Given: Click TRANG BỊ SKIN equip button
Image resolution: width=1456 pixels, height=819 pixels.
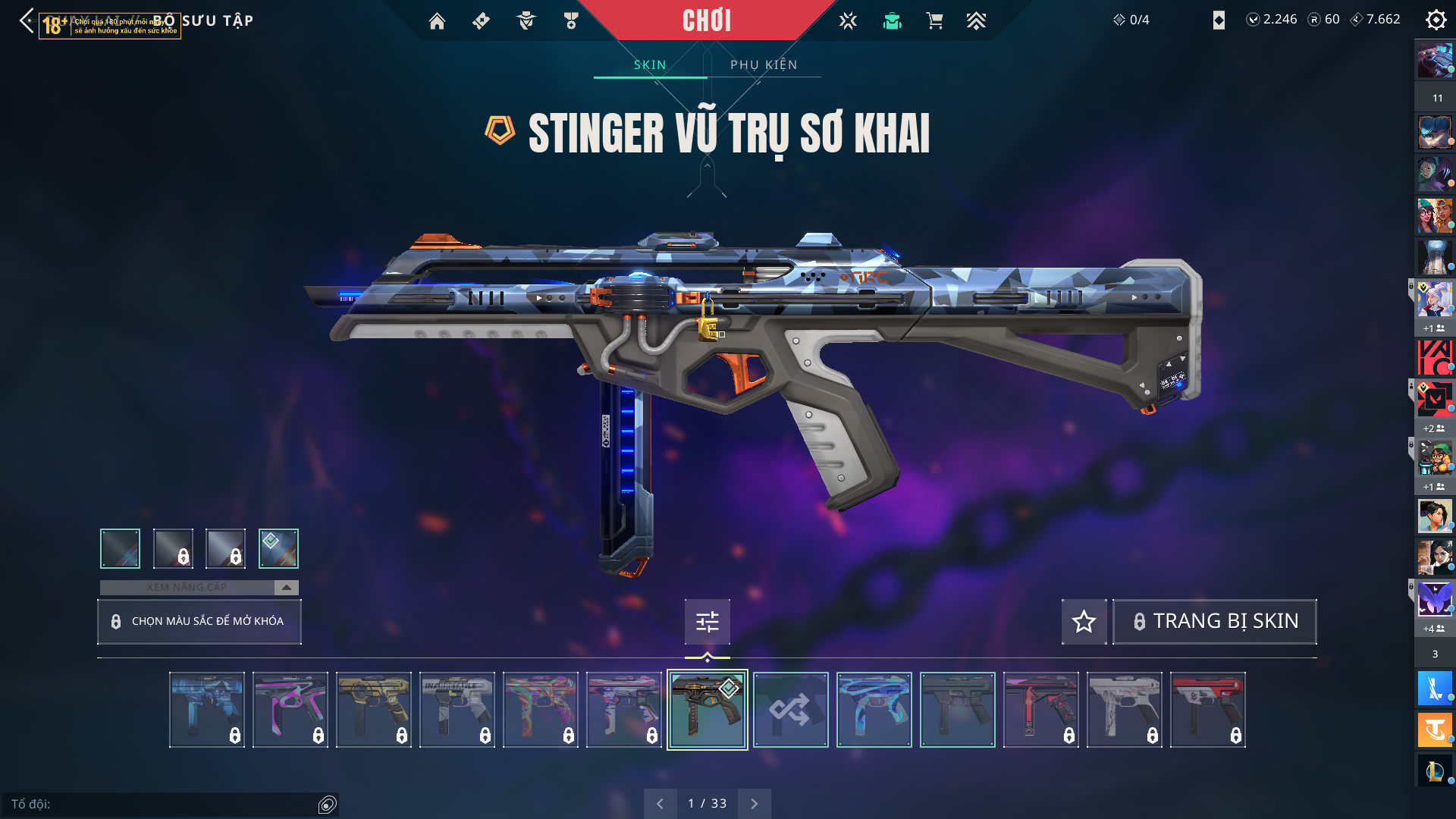Looking at the screenshot, I should (x=1214, y=622).
